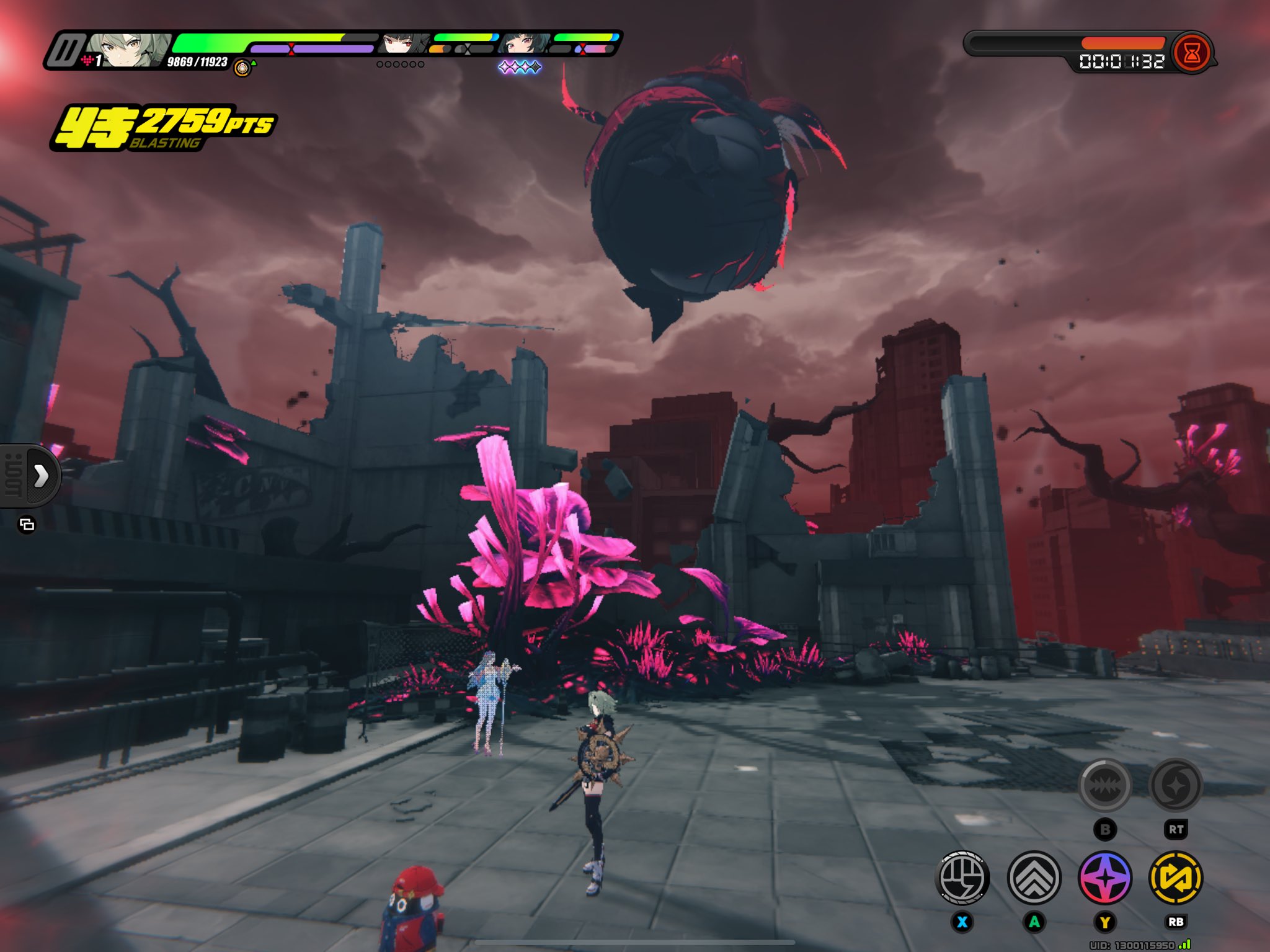
Task: Use the greyed-out swirl star skill button
Action: [1176, 786]
